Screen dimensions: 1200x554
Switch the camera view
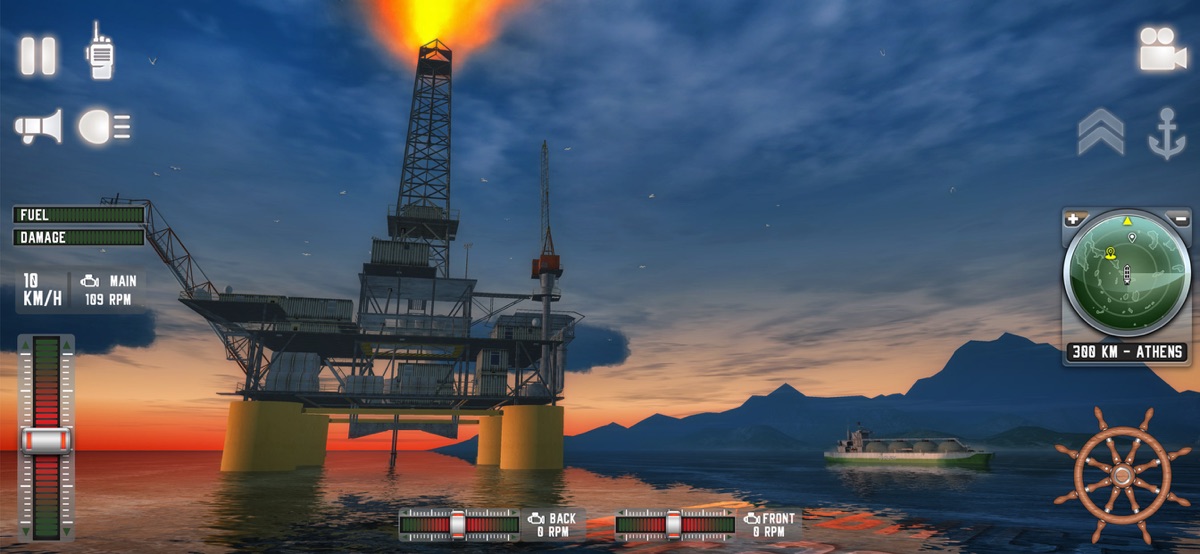pyautogui.click(x=1162, y=49)
